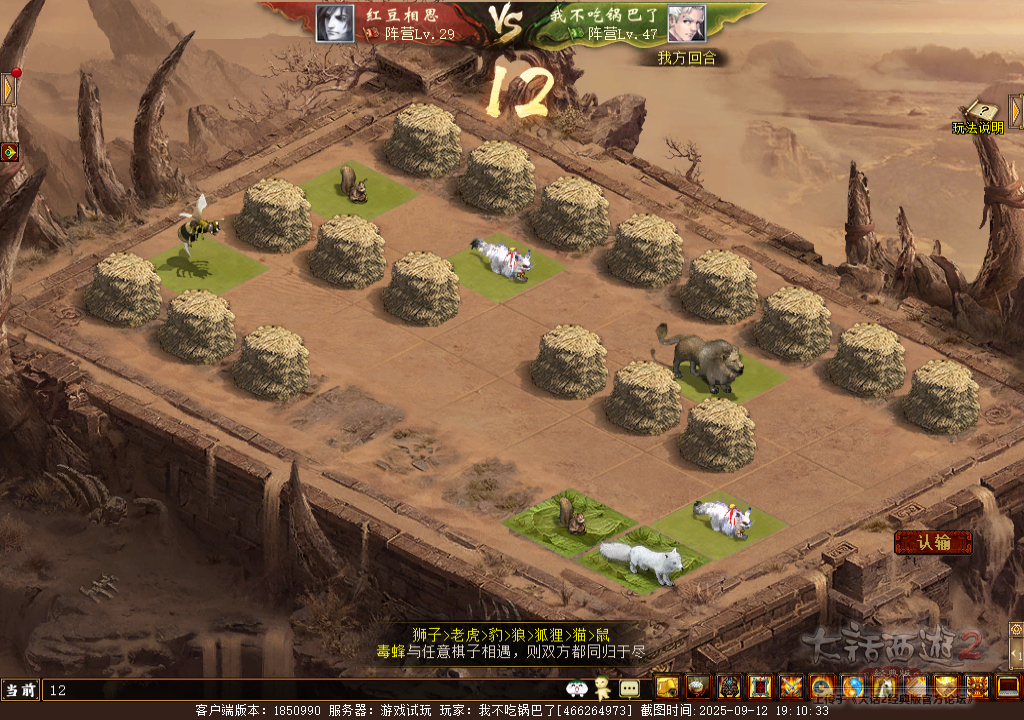
Task: Open the crossed swords icon
Action: [x=791, y=687]
